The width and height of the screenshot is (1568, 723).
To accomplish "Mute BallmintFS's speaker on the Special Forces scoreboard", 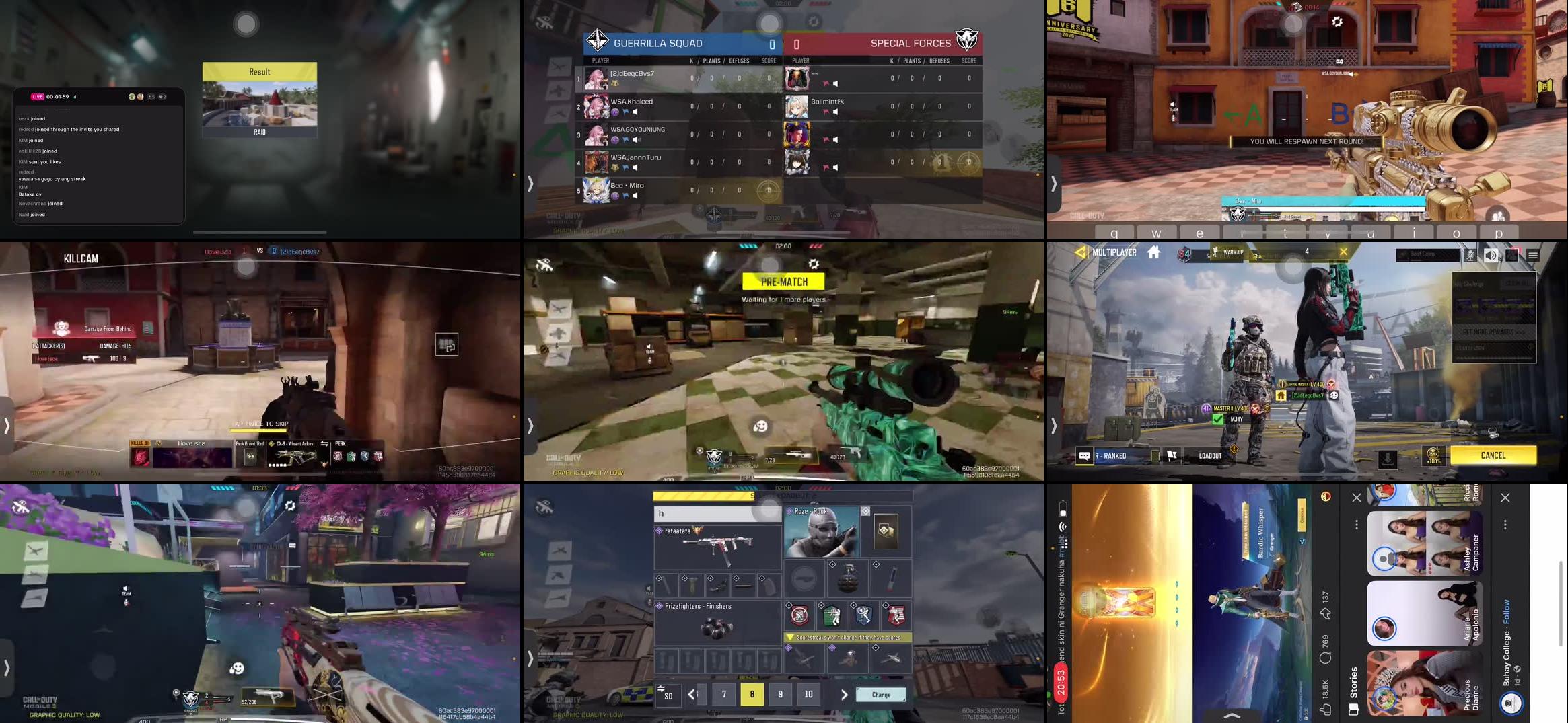I will coord(835,112).
